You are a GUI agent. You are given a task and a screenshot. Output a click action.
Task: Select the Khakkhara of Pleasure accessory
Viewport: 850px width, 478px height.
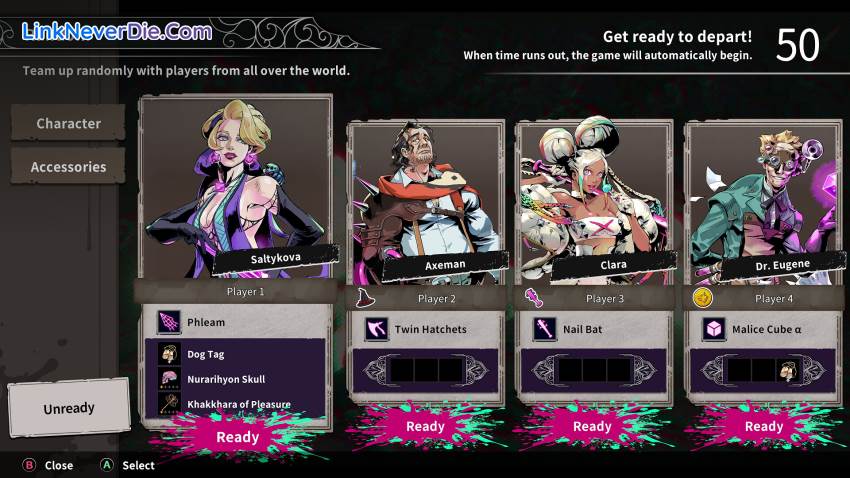coord(237,404)
